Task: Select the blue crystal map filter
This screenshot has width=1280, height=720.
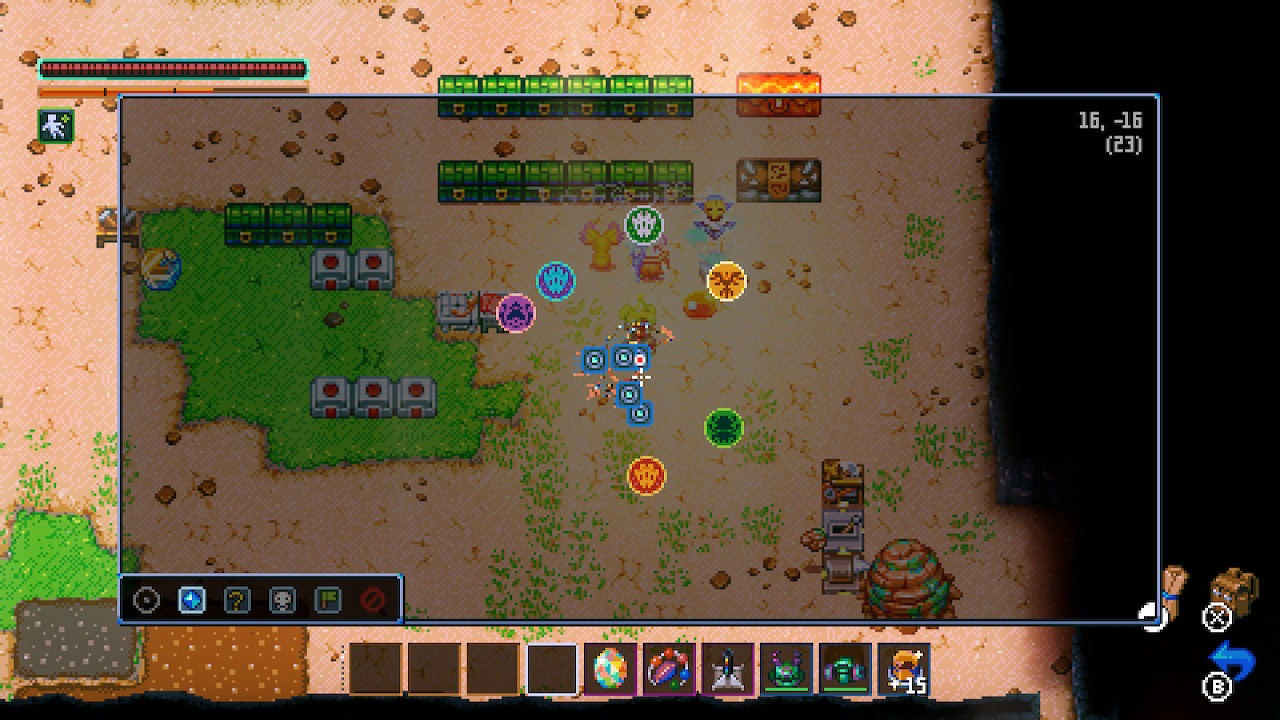Action: [x=191, y=600]
